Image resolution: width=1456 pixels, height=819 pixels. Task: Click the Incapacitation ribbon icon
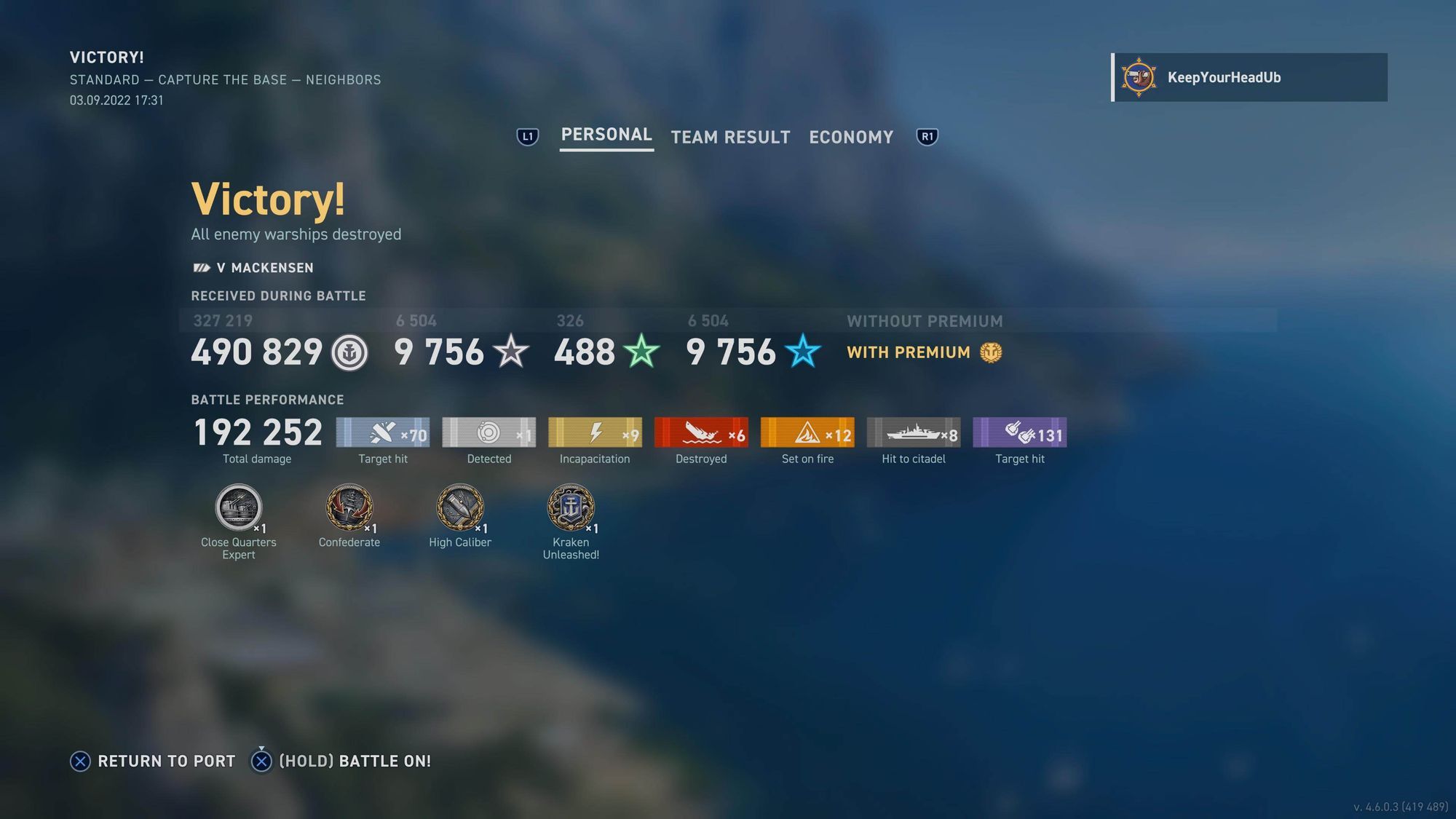[x=595, y=431]
